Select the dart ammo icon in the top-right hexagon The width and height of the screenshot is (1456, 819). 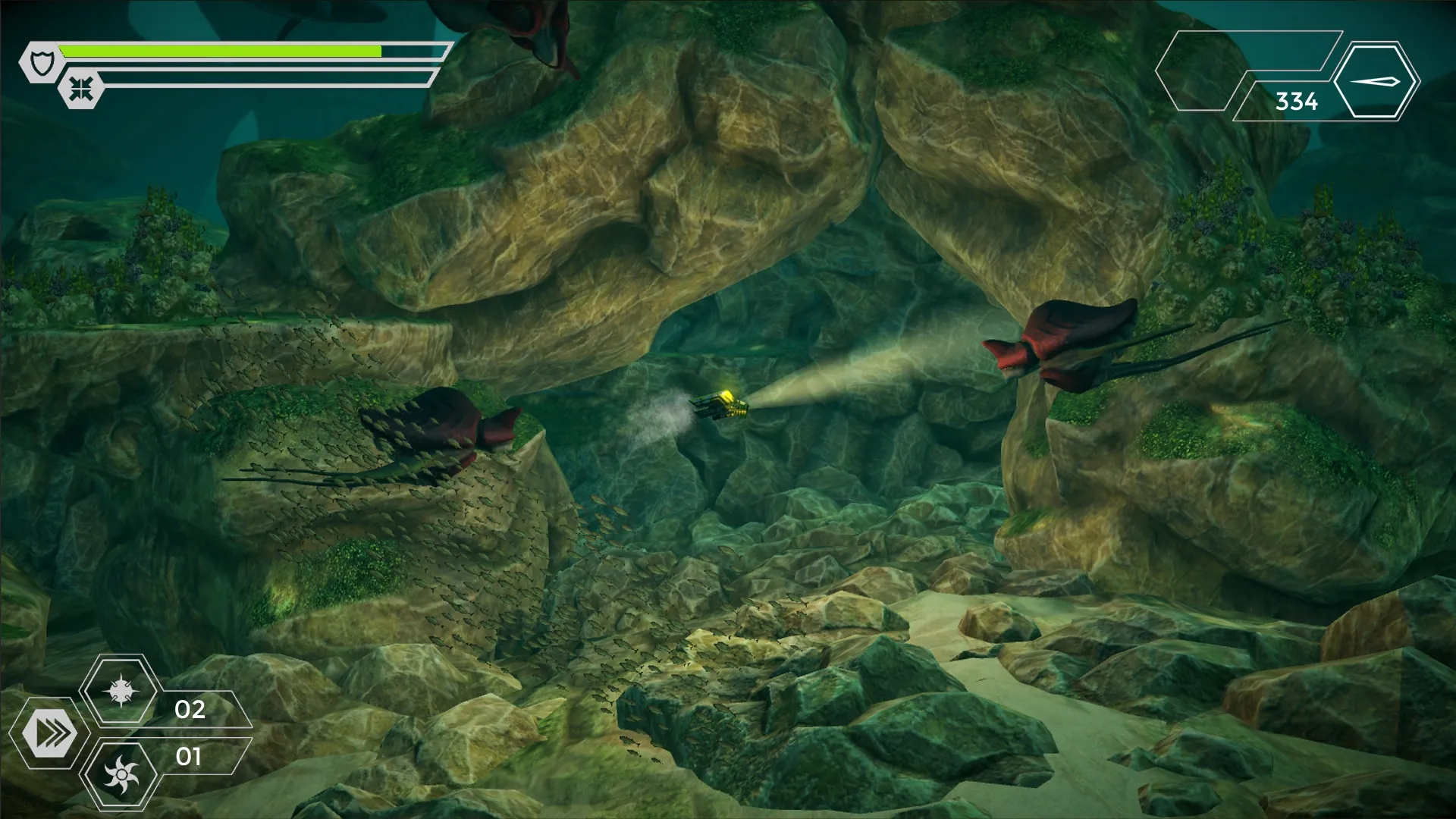coord(1376,80)
